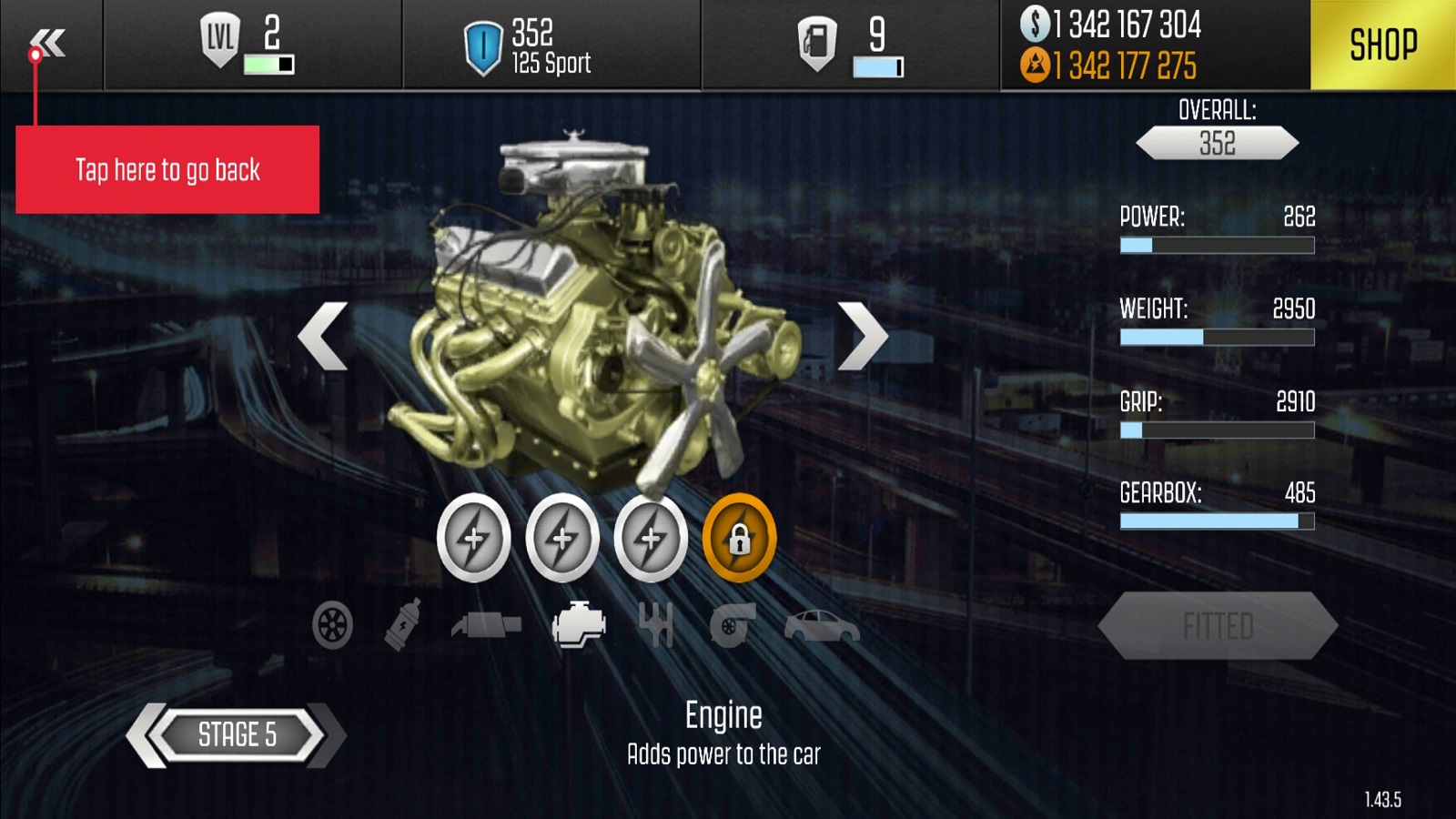
Task: Show the previous upgrade with left arrow
Action: pos(323,336)
